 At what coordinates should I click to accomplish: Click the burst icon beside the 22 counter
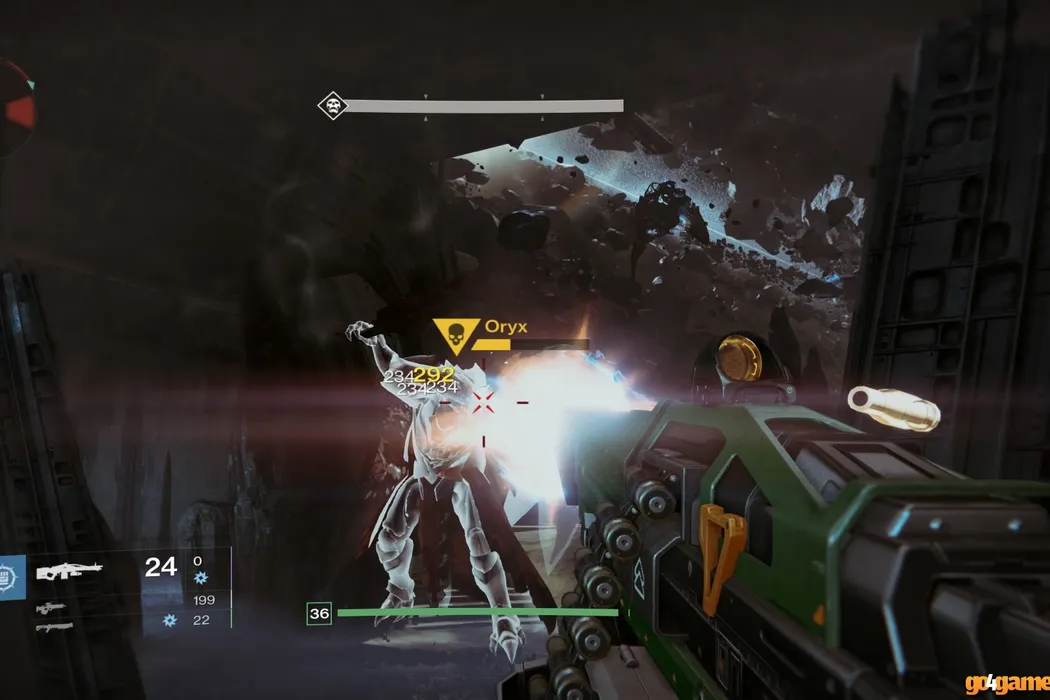pyautogui.click(x=171, y=621)
